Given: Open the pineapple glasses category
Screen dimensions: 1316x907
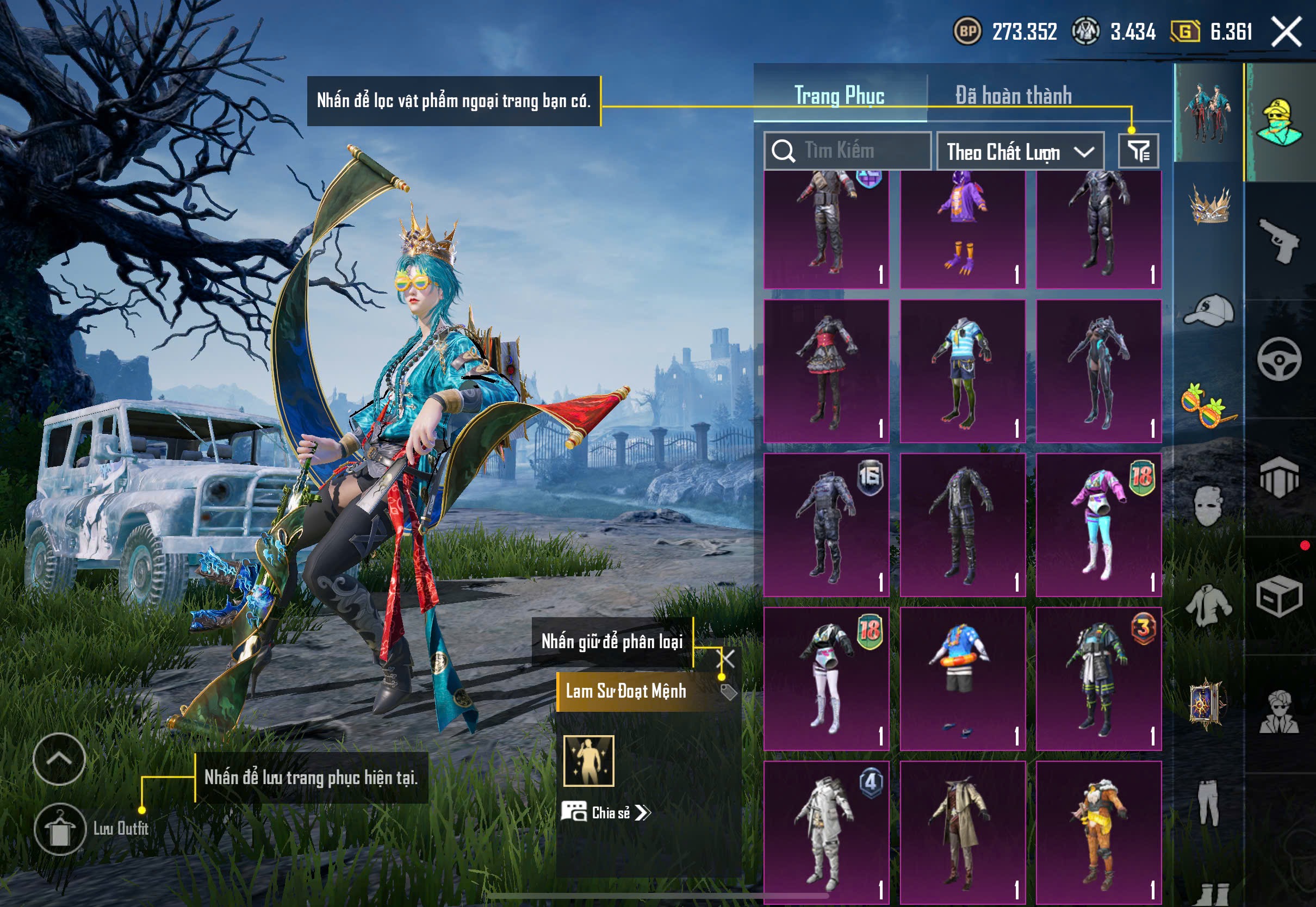Looking at the screenshot, I should (x=1209, y=405).
